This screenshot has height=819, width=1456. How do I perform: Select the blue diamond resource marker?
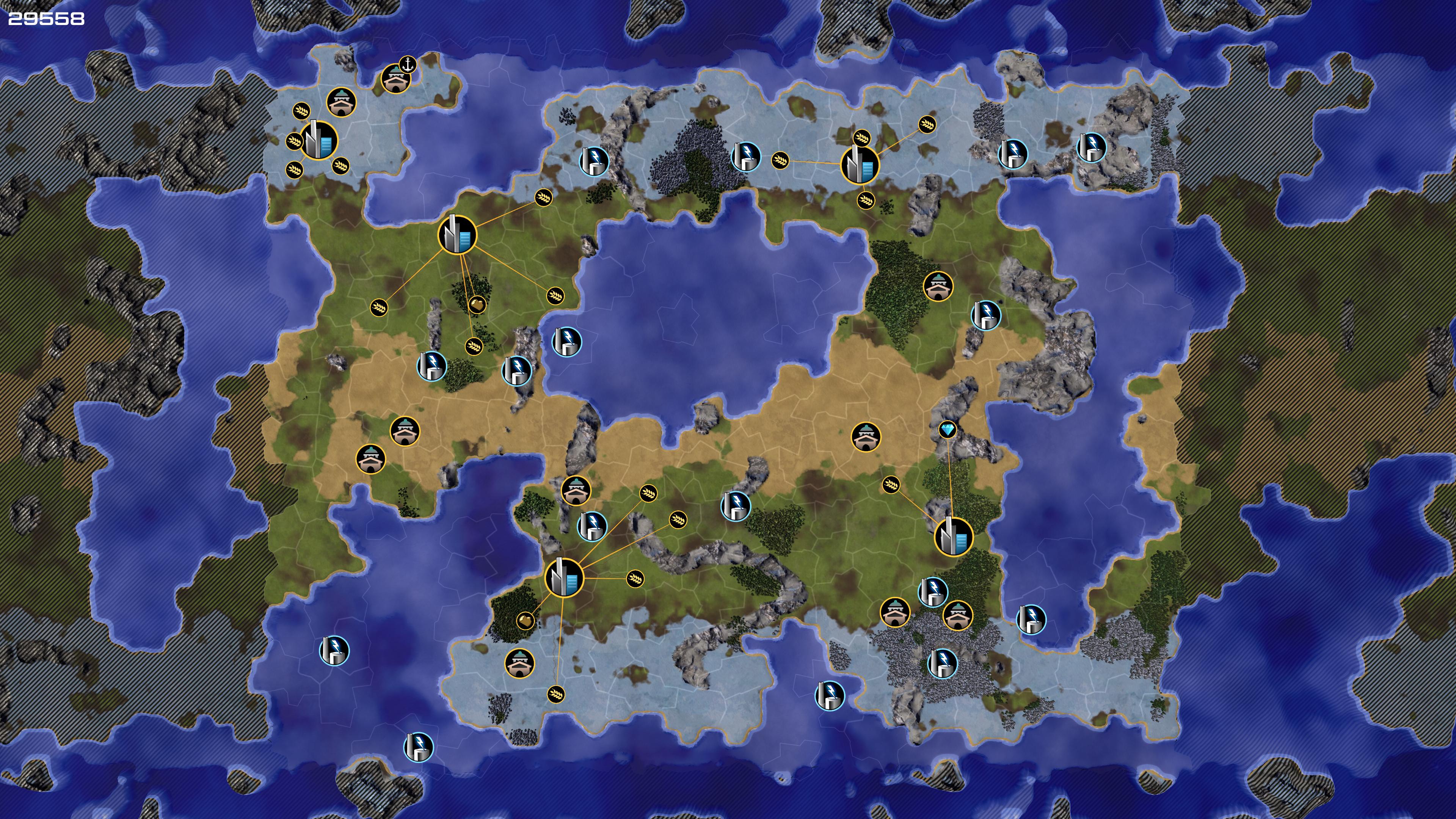(947, 430)
